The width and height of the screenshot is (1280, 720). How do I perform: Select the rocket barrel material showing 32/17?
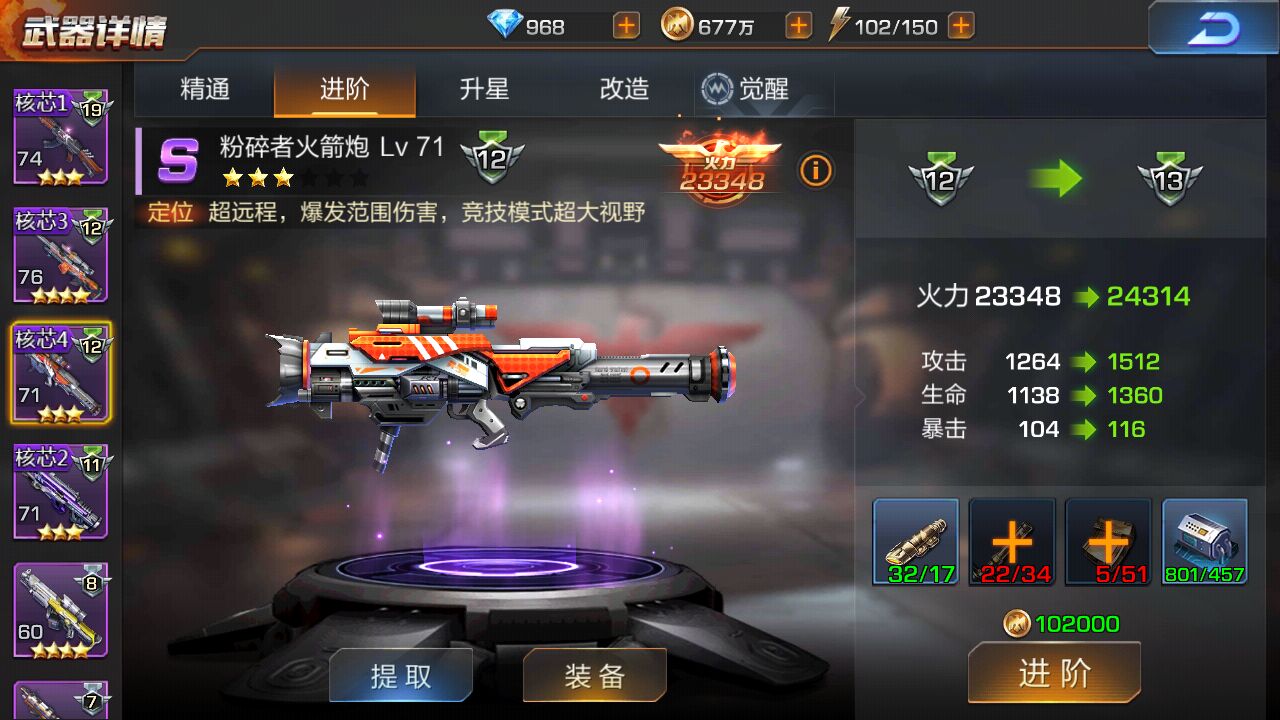915,543
